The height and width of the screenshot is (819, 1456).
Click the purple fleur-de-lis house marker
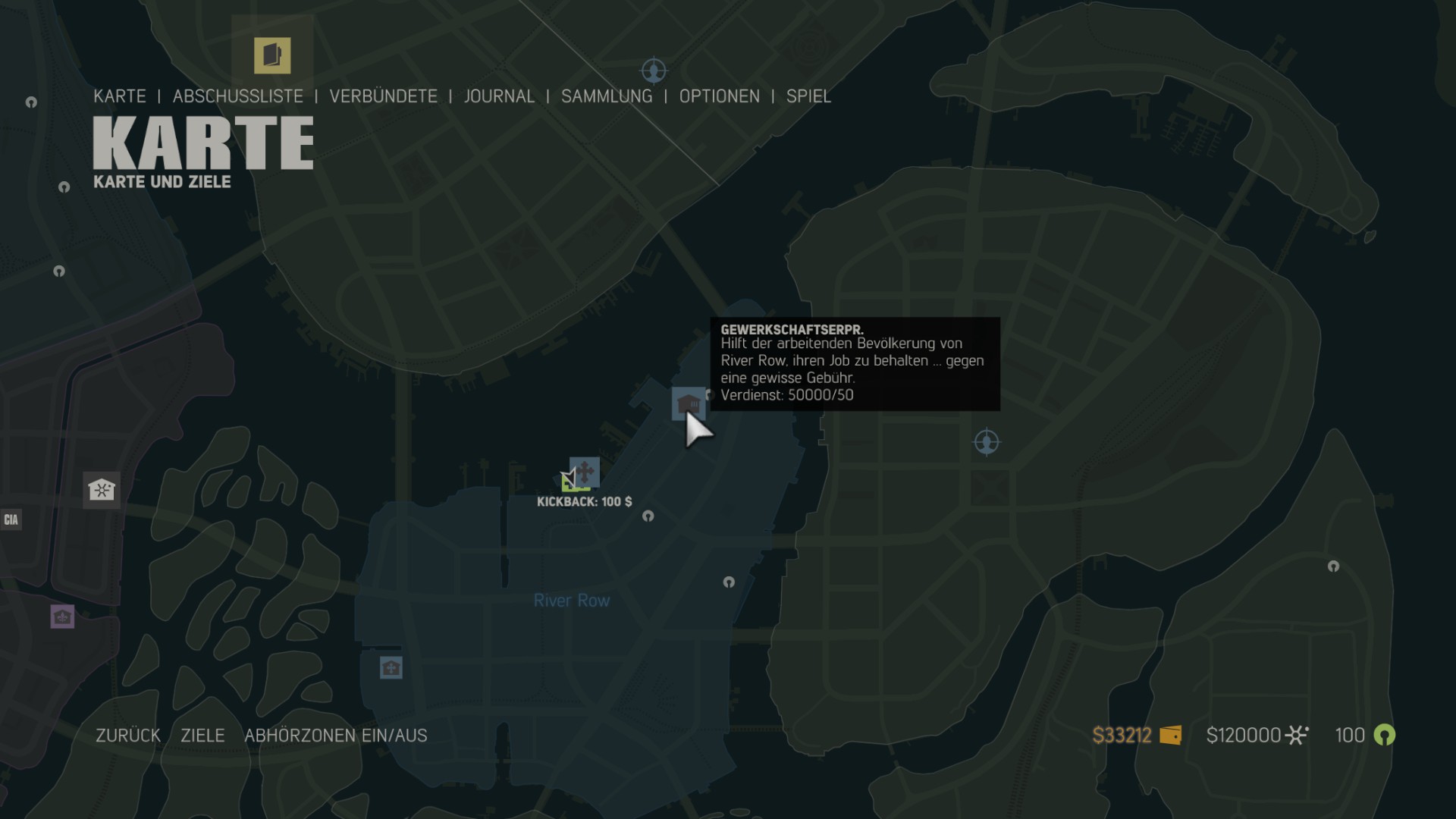coord(62,617)
